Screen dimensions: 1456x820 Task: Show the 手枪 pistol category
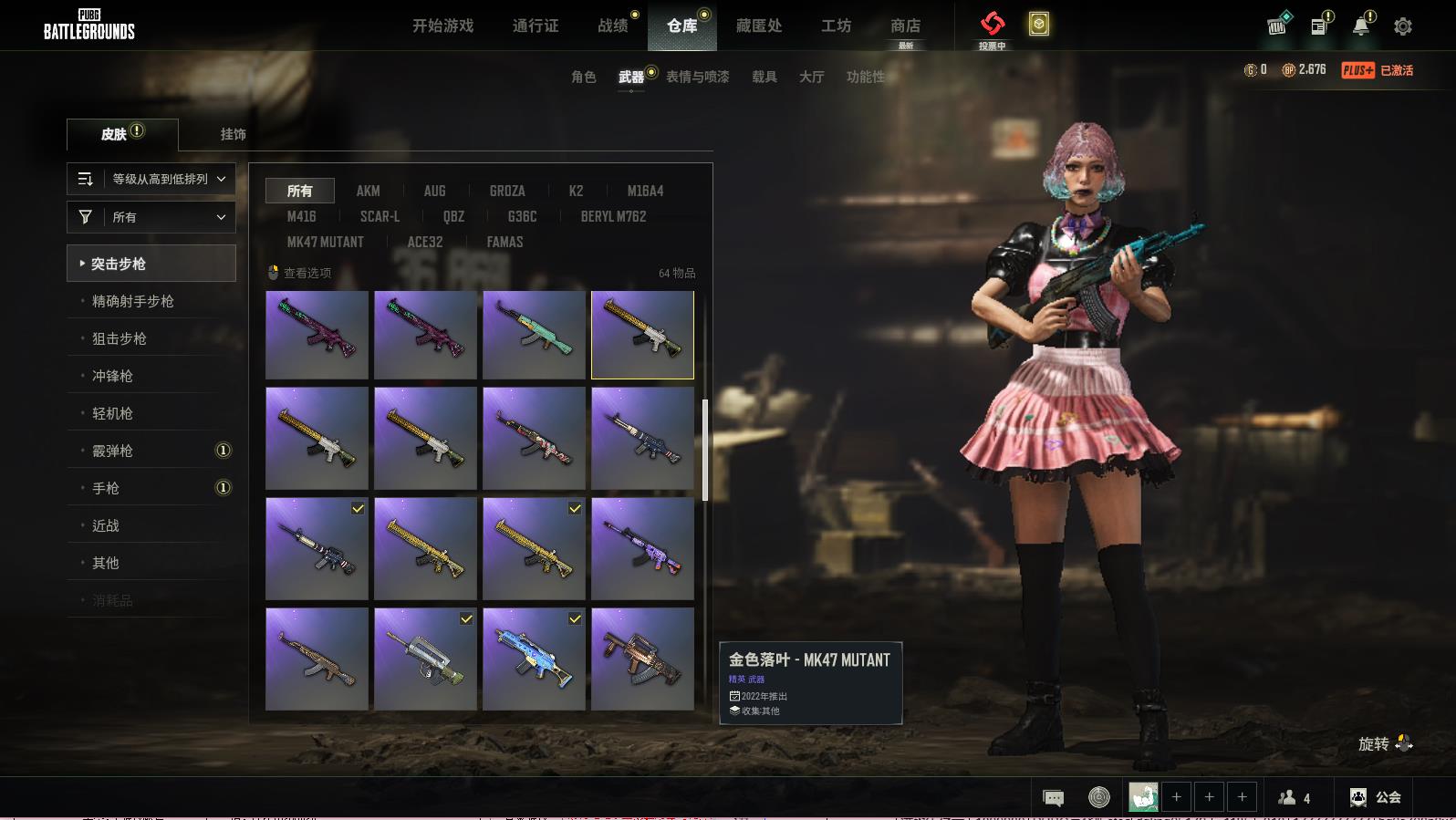pos(106,488)
